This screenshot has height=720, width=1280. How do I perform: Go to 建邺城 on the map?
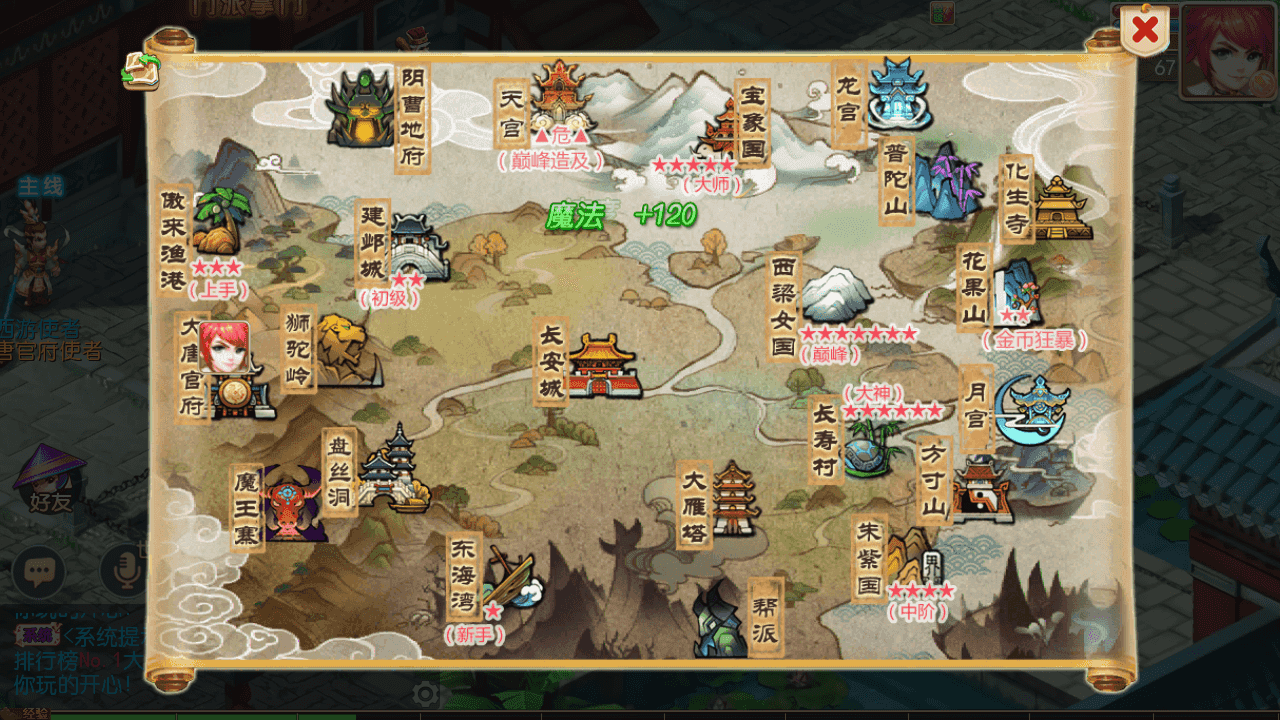(418, 247)
